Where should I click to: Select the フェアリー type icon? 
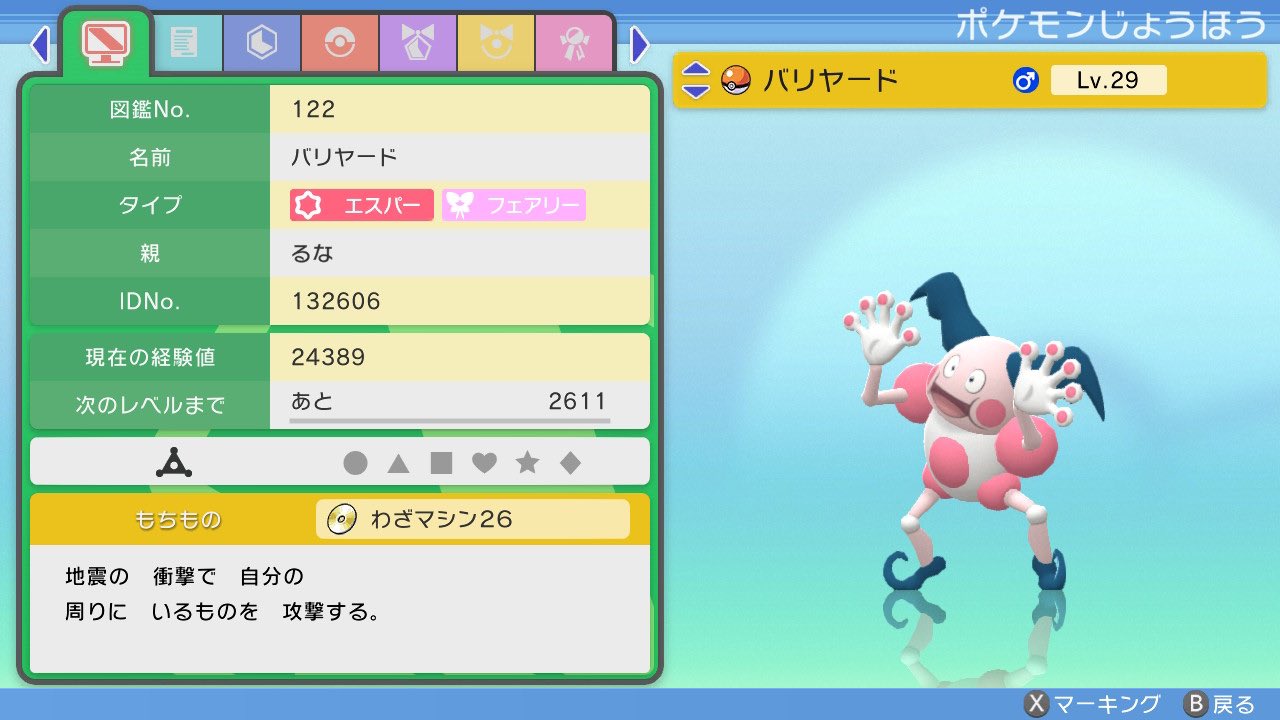point(513,205)
